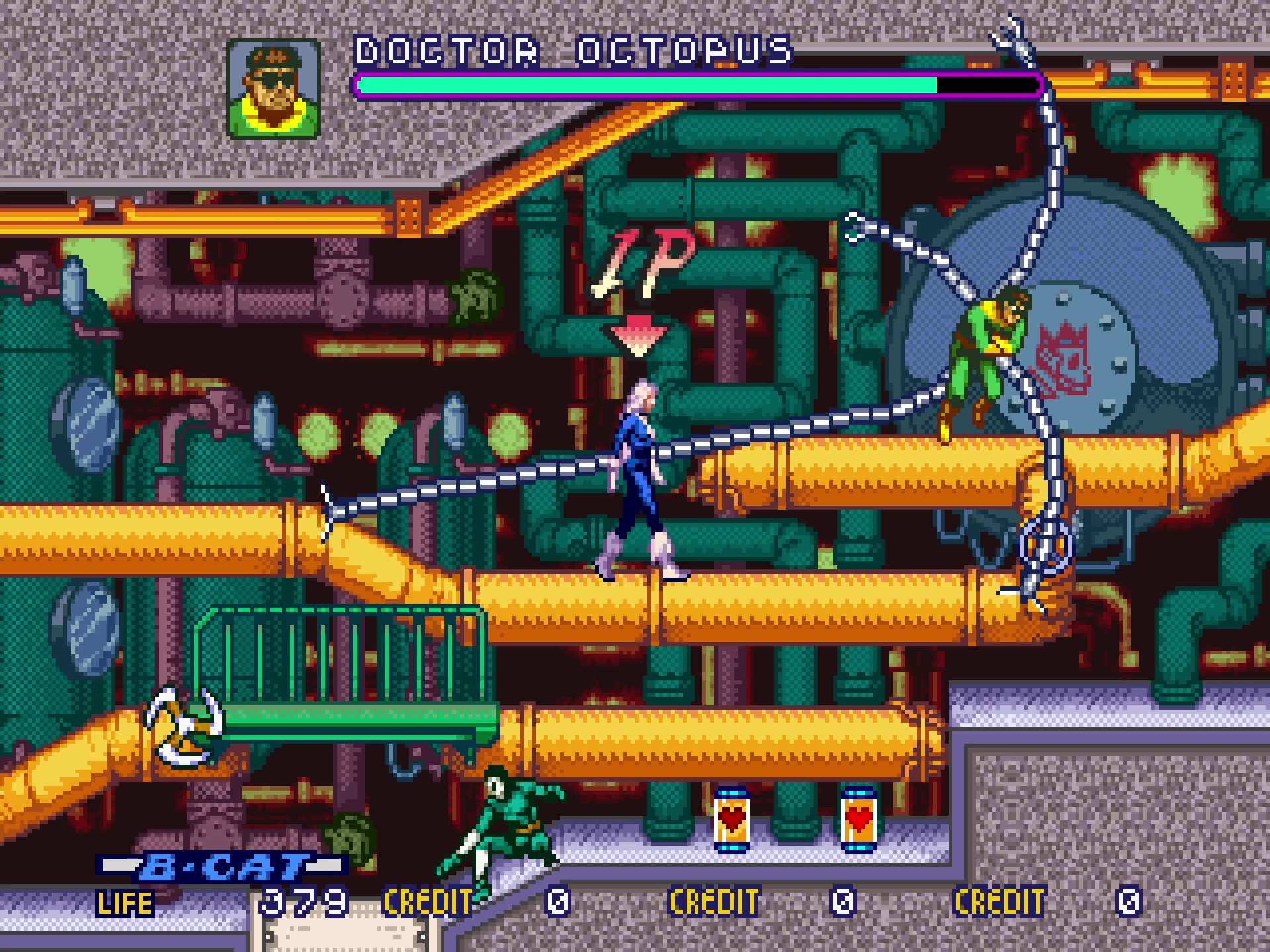Click the 1P player indicator arrow
Screen dimensions: 1270x952
(x=638, y=335)
